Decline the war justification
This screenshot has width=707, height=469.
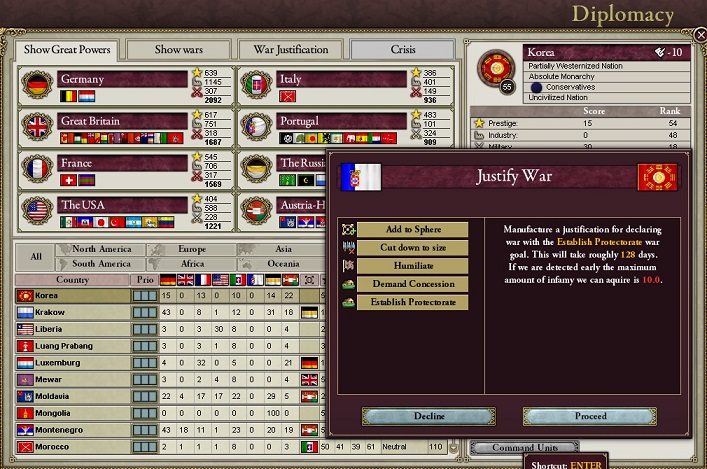(x=428, y=416)
